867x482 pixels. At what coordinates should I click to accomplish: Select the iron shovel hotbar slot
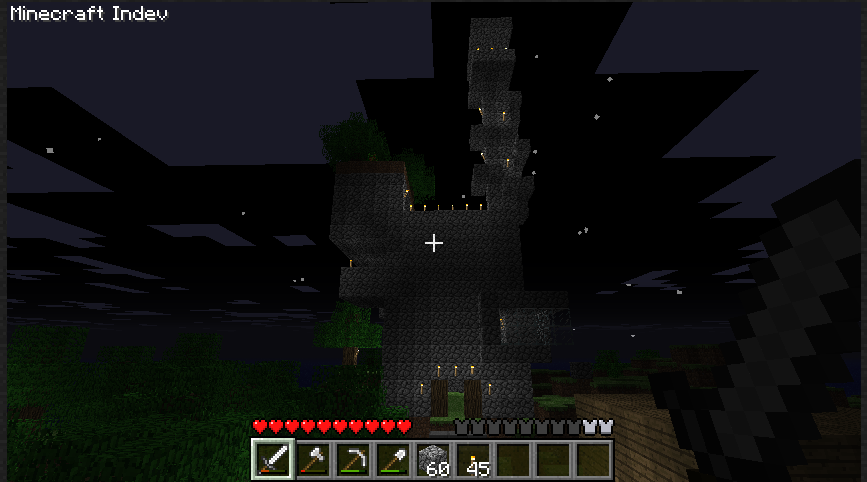393,460
